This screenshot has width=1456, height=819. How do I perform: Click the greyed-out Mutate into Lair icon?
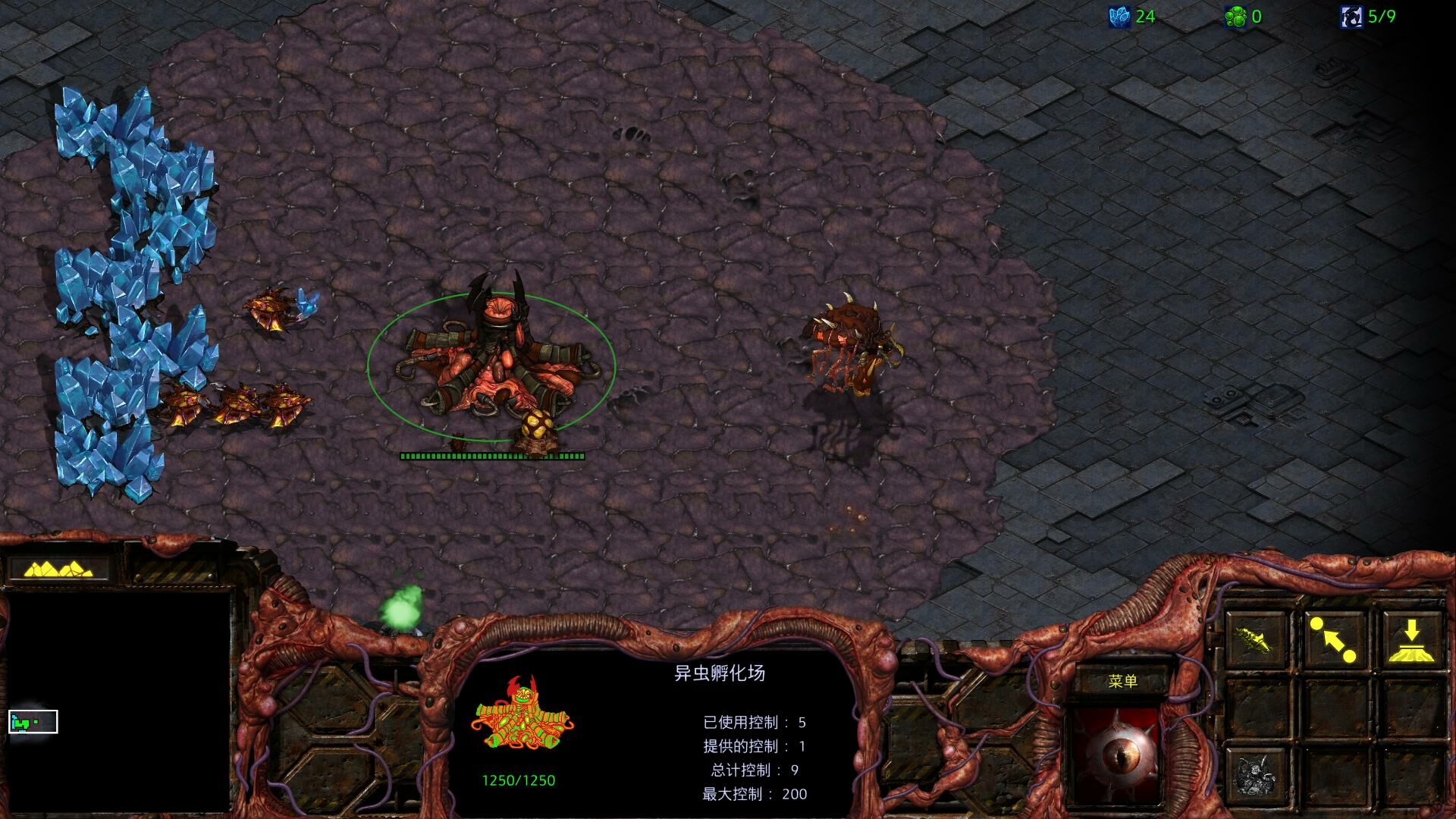click(x=1255, y=775)
